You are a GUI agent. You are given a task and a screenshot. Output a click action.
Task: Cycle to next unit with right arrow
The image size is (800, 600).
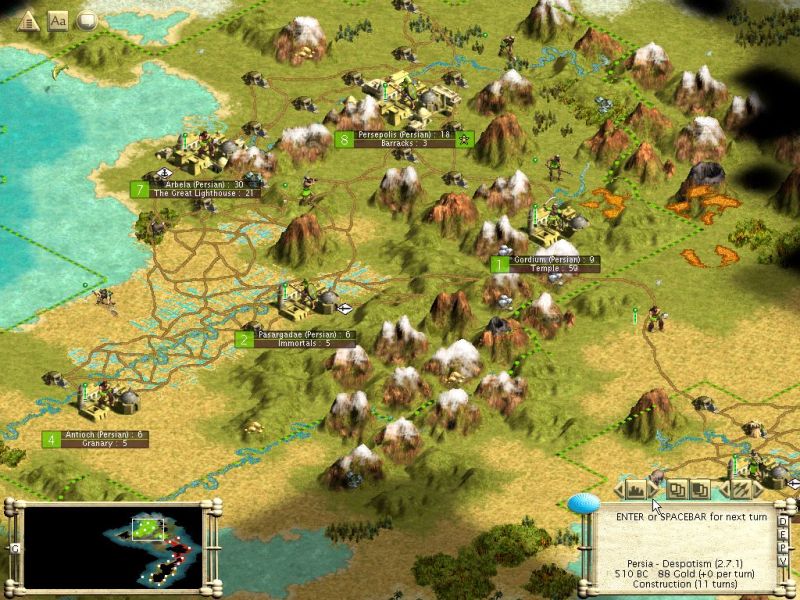pyautogui.click(x=760, y=489)
